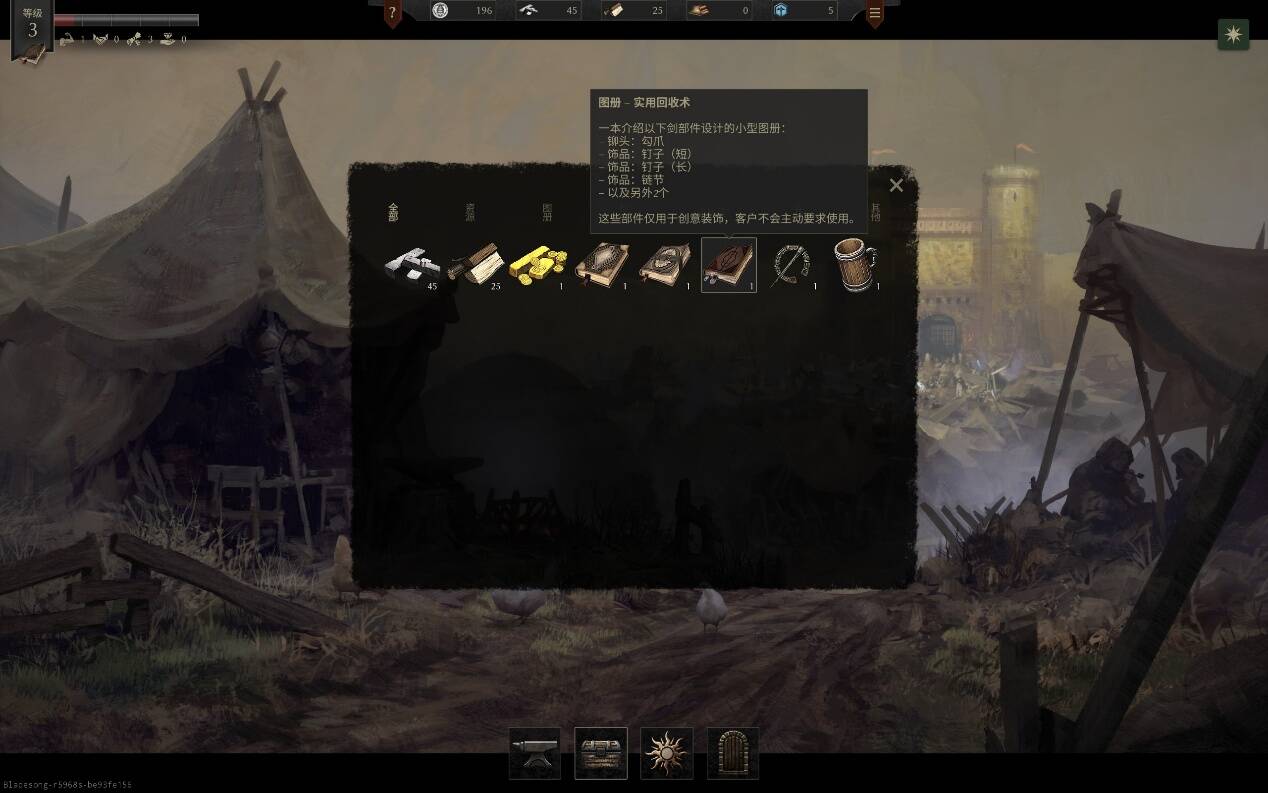Open the question mark help banner

click(393, 13)
